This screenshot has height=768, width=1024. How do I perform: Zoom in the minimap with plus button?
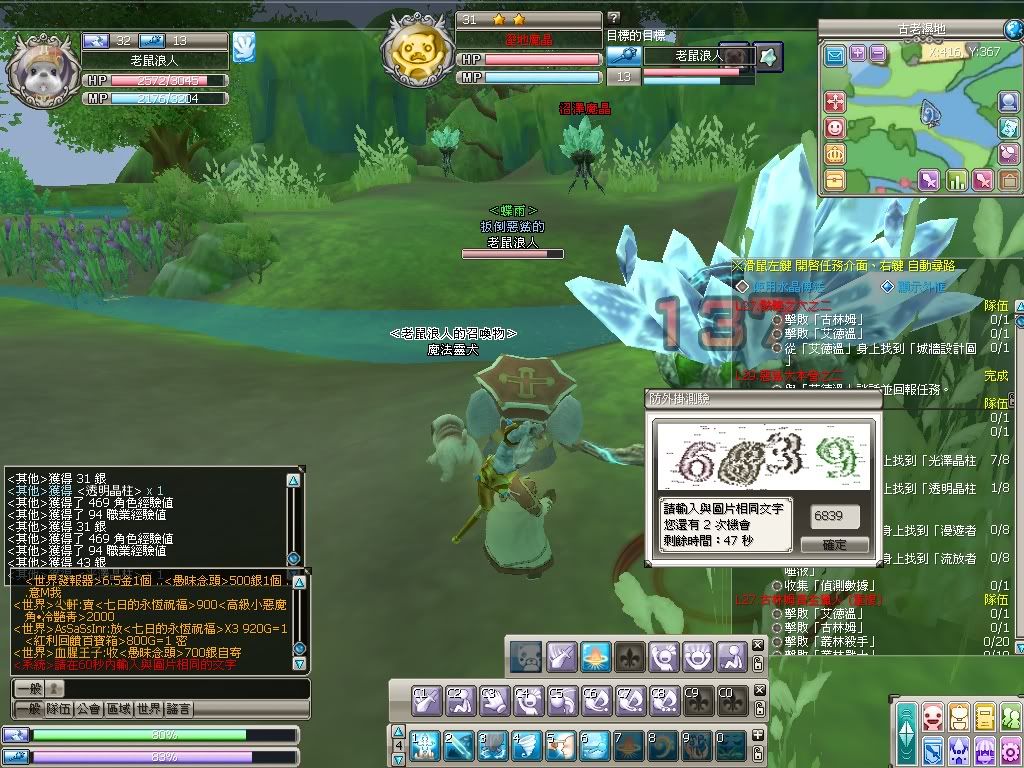coord(858,54)
